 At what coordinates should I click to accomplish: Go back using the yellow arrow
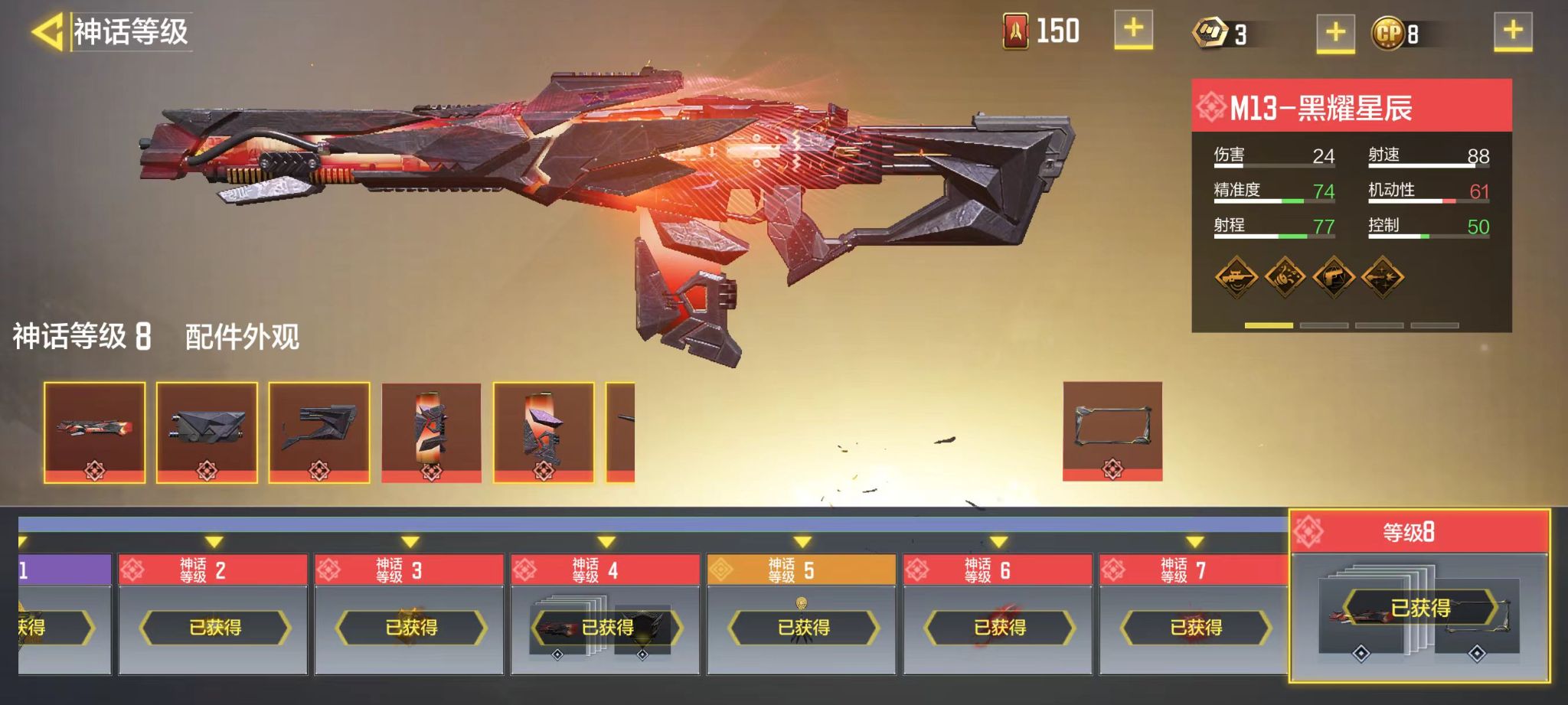[x=47, y=32]
